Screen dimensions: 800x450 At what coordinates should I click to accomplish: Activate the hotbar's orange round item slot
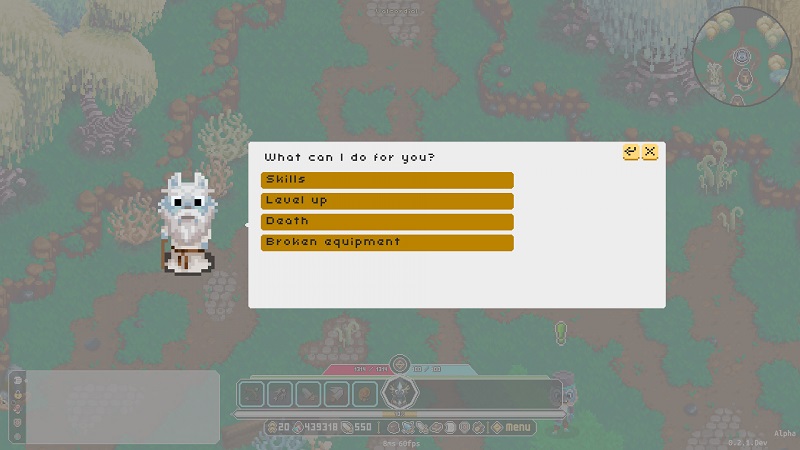[365, 393]
